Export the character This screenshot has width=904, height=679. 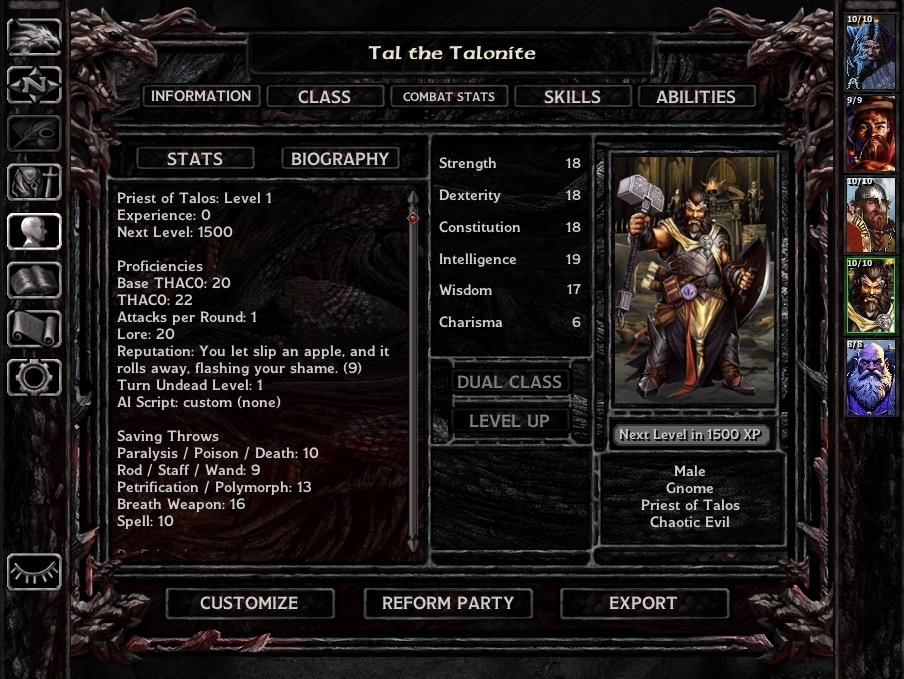(x=643, y=603)
